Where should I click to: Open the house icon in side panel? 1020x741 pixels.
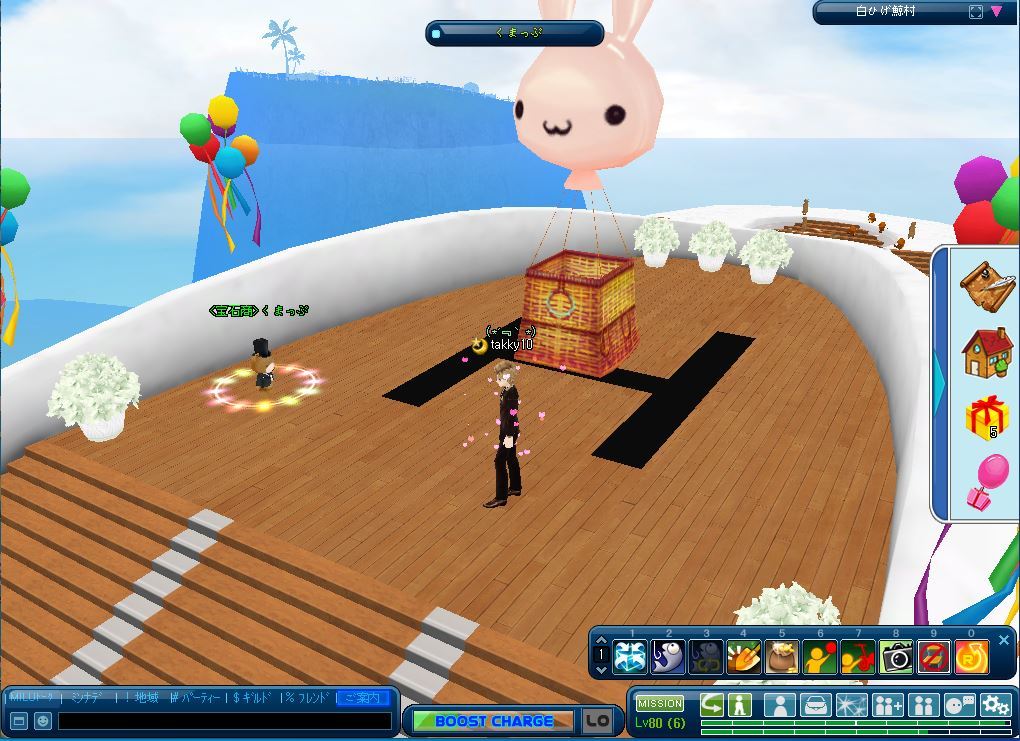[987, 351]
